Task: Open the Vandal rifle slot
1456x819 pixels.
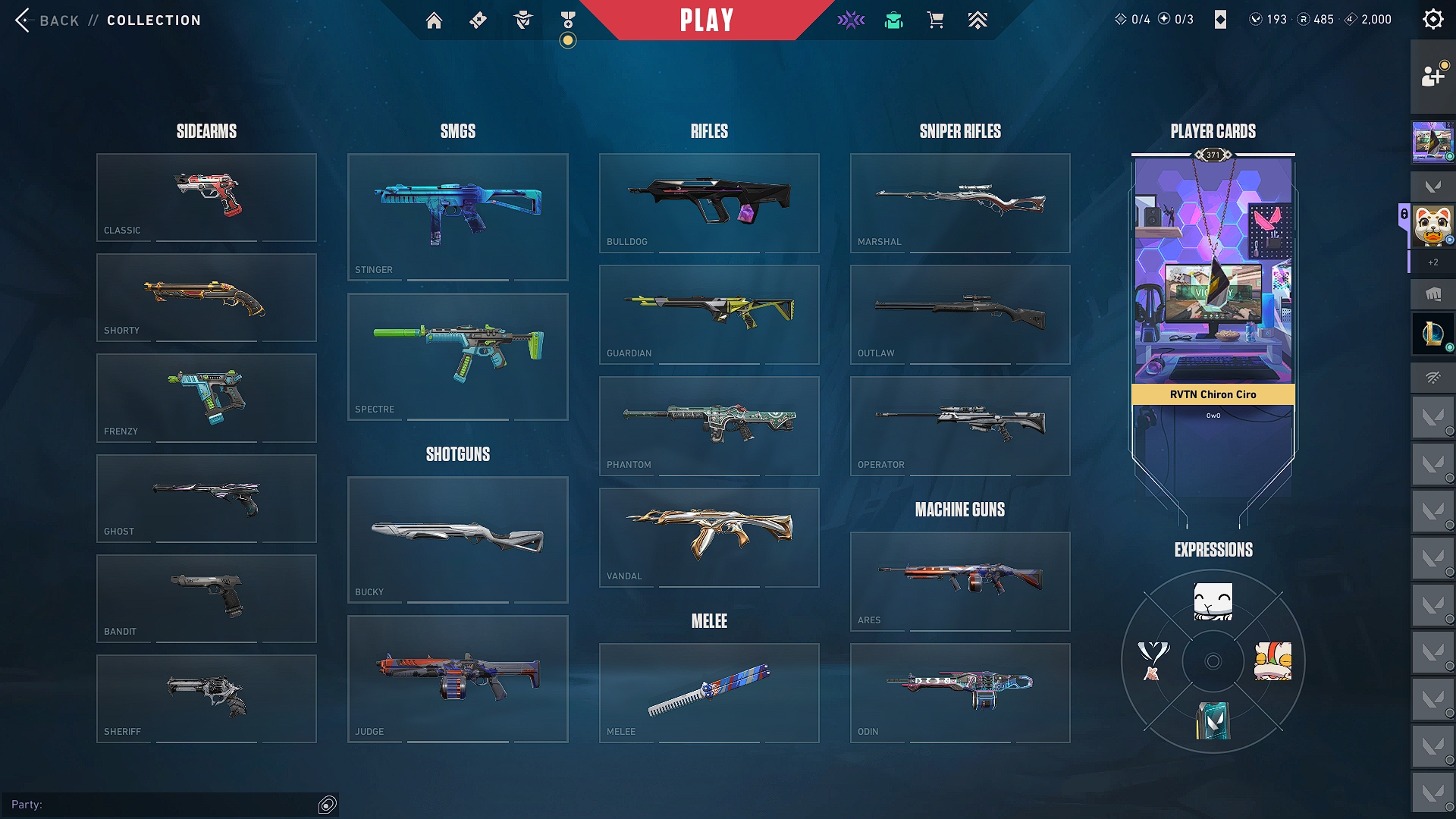Action: click(x=709, y=537)
